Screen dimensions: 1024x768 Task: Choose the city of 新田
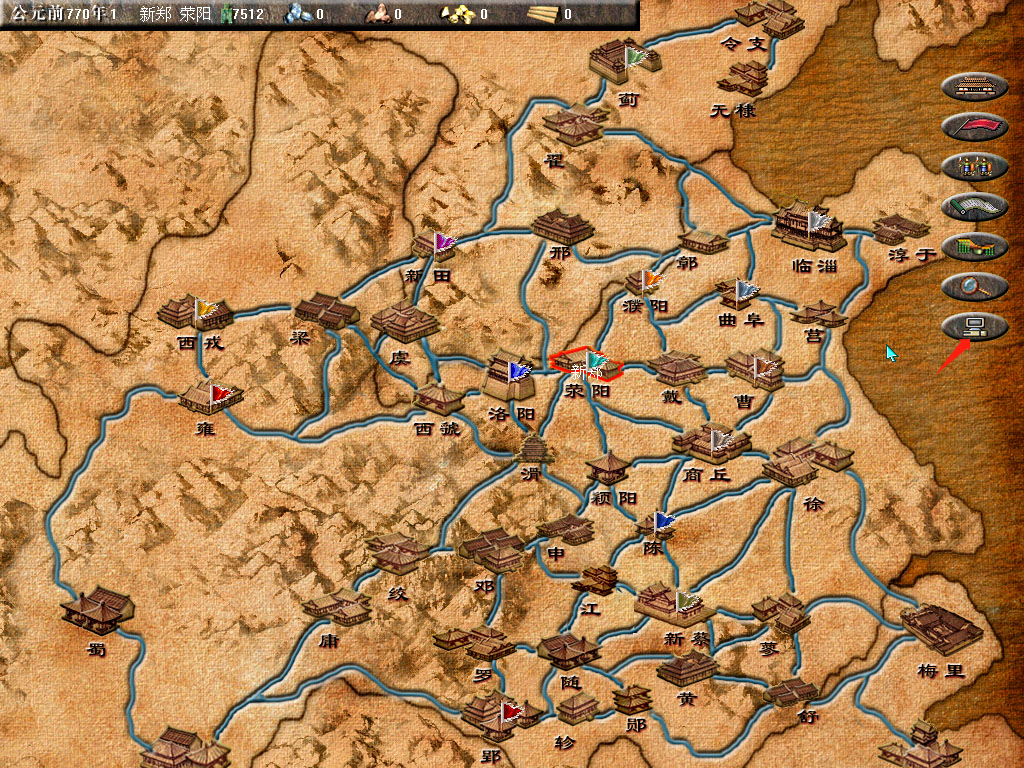pos(434,246)
